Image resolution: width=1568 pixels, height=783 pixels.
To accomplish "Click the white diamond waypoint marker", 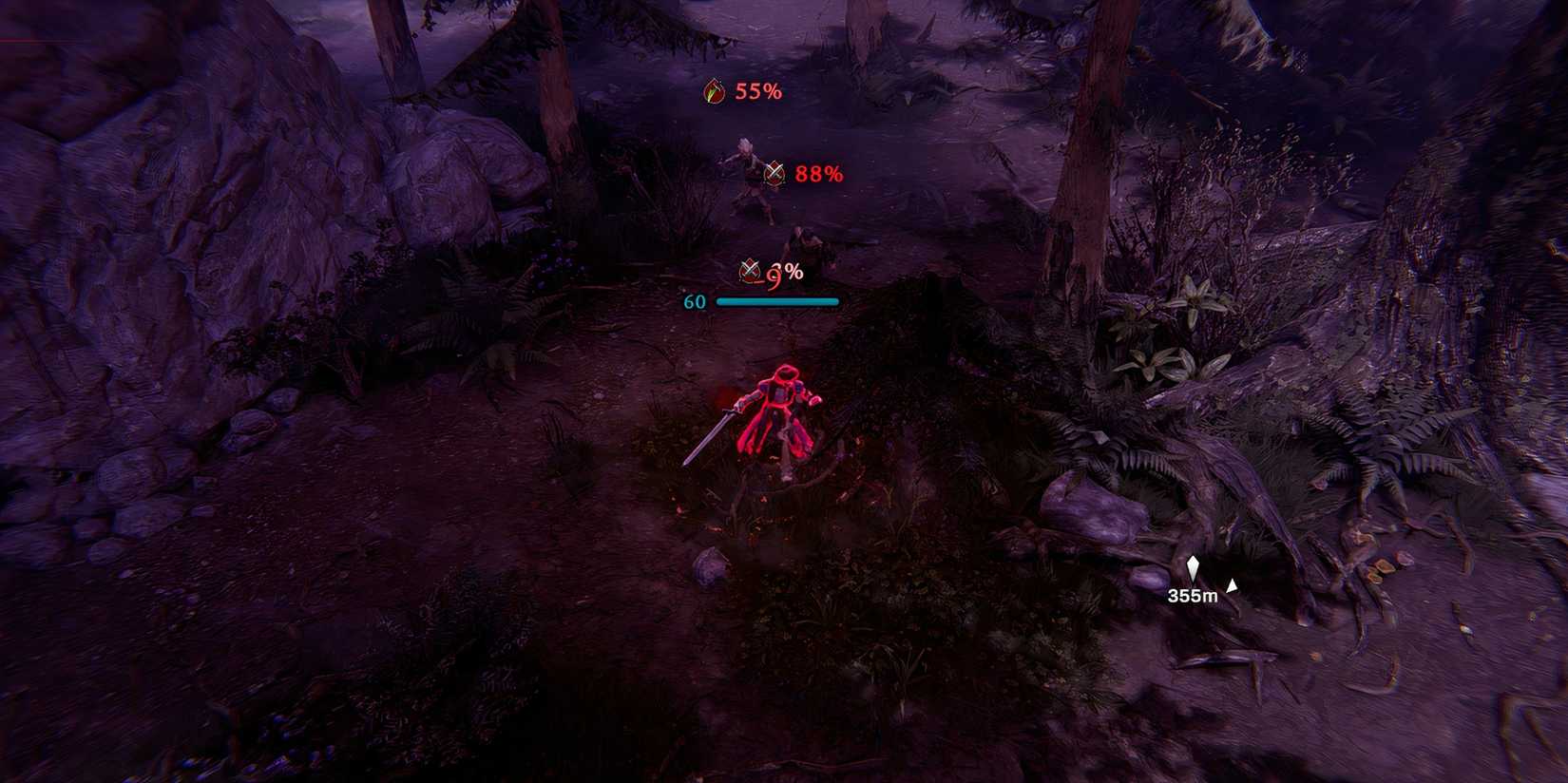I will click(x=1195, y=567).
